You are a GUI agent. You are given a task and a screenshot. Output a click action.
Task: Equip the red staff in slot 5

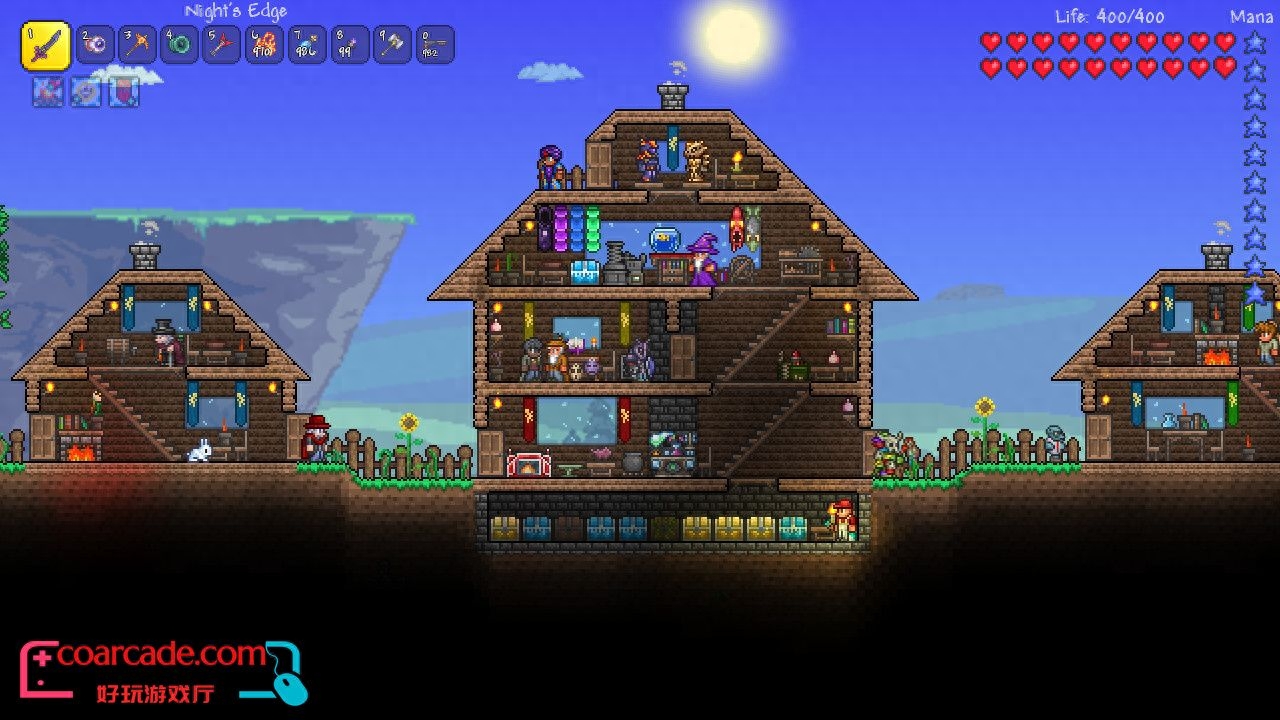coord(222,45)
